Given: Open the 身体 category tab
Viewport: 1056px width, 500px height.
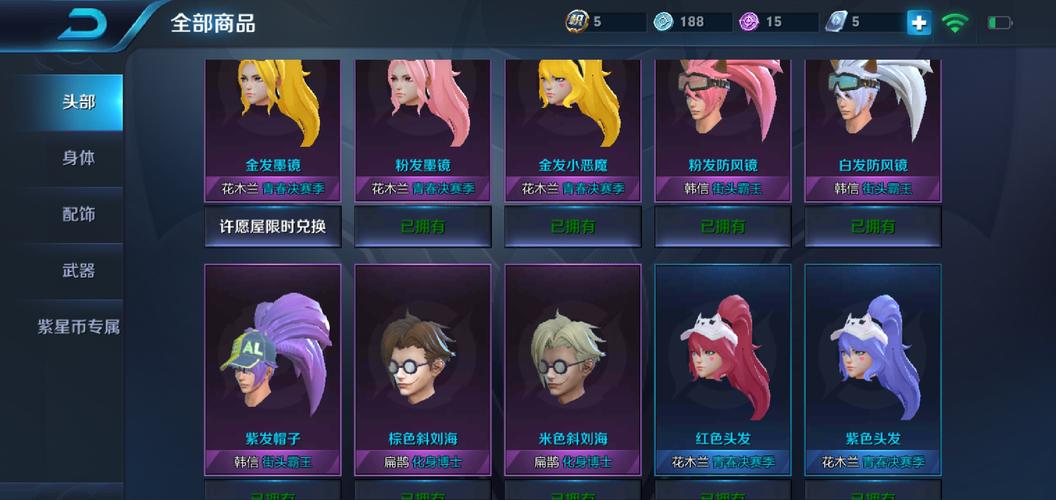Looking at the screenshot, I should (78, 158).
